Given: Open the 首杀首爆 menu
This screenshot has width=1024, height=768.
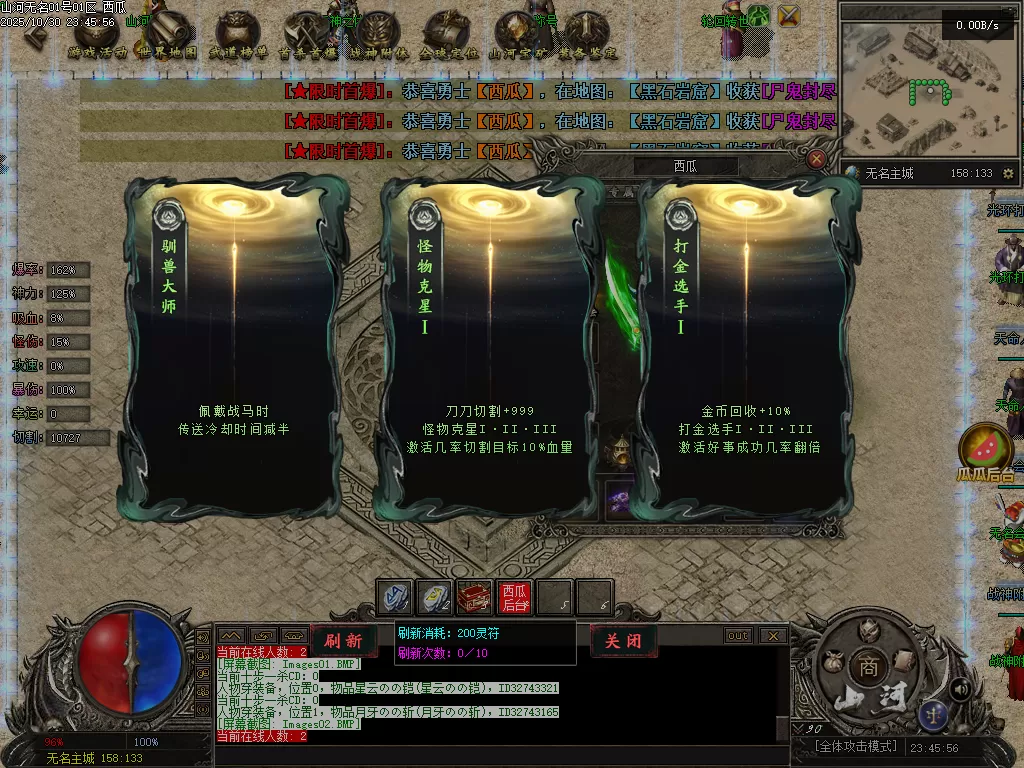Looking at the screenshot, I should pyautogui.click(x=308, y=36).
